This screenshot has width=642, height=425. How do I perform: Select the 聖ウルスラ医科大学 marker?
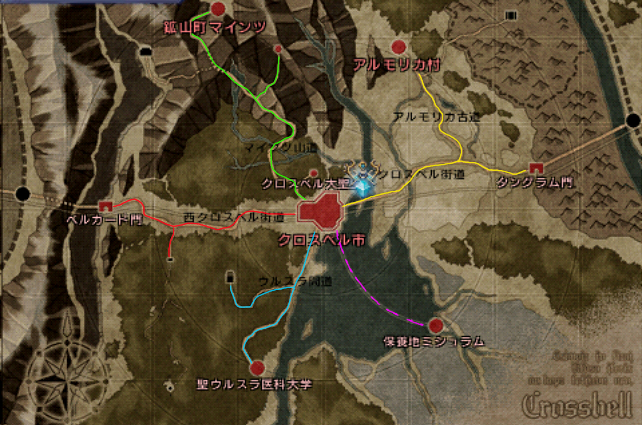[x=256, y=367]
